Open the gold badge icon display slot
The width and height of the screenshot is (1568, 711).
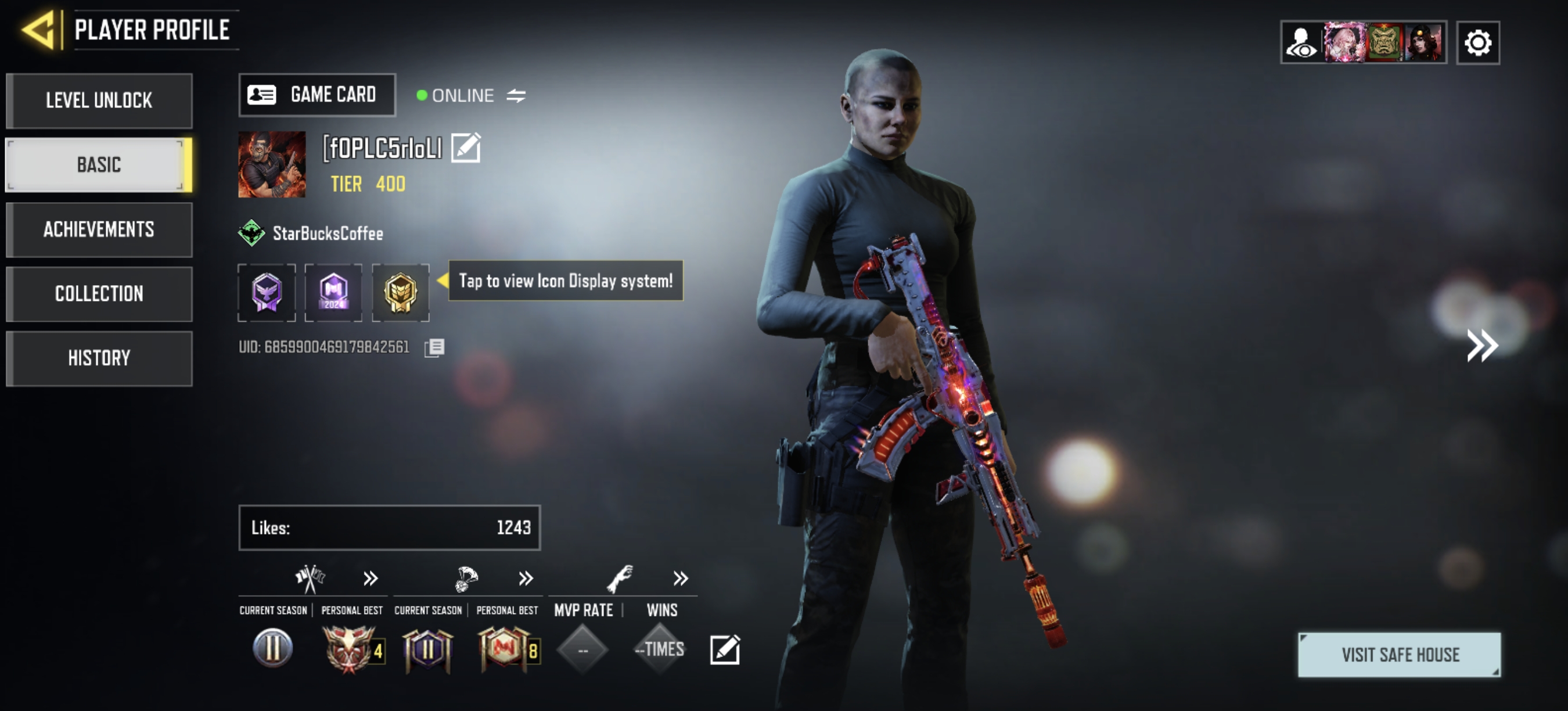[400, 292]
